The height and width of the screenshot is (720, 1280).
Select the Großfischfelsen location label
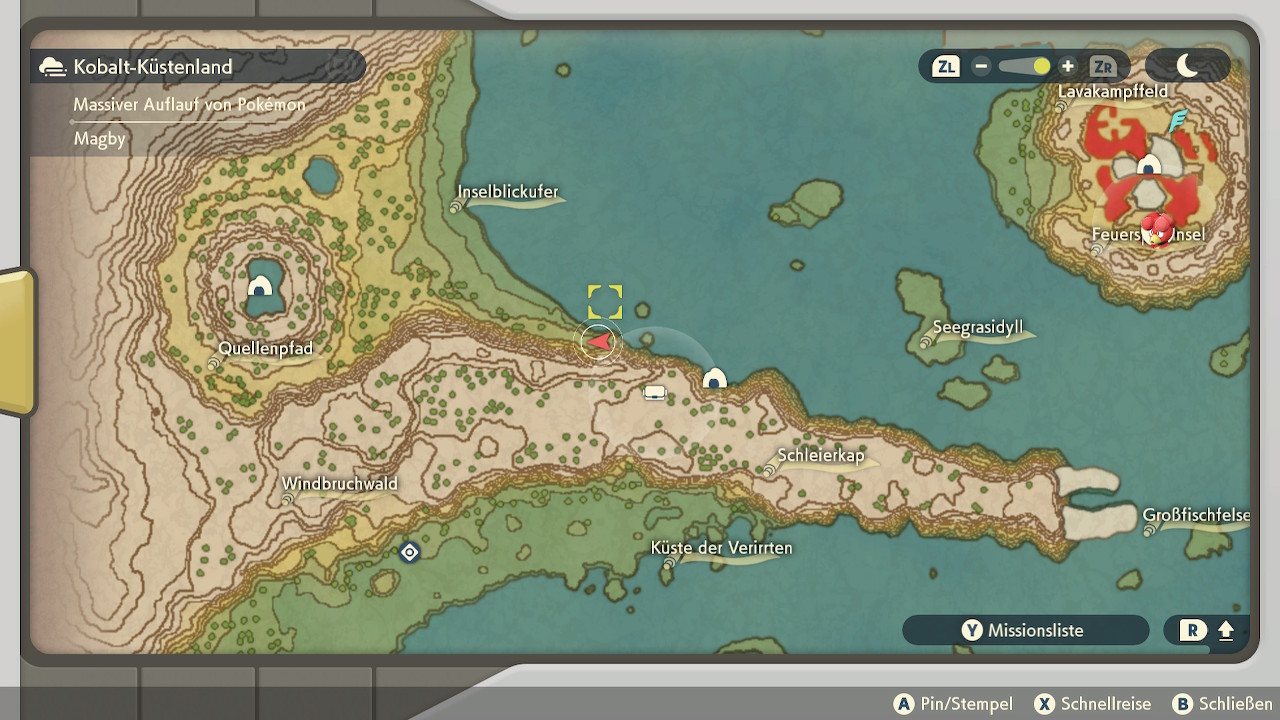pyautogui.click(x=1196, y=516)
